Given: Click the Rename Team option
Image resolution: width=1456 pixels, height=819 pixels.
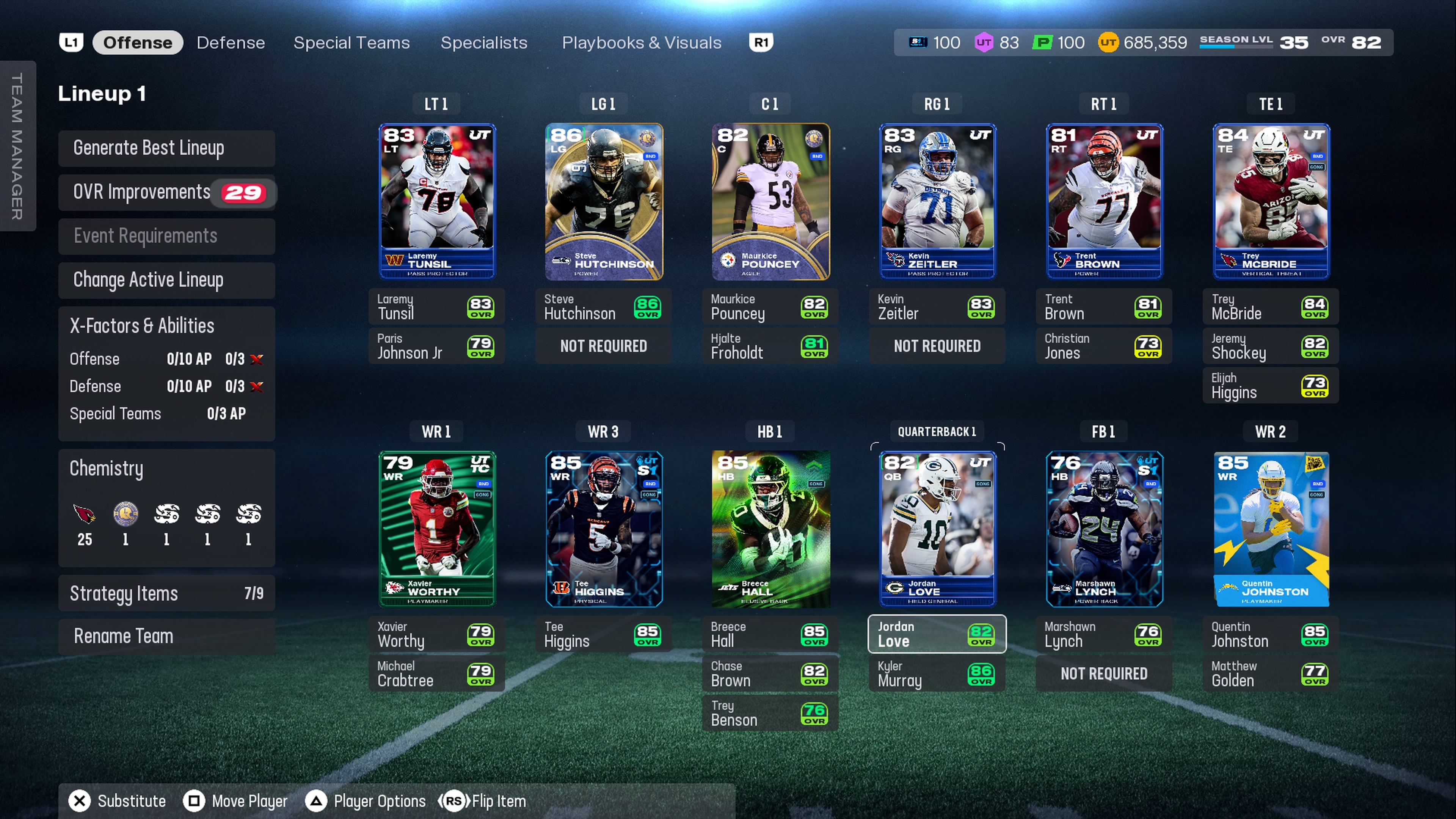Looking at the screenshot, I should [x=166, y=636].
